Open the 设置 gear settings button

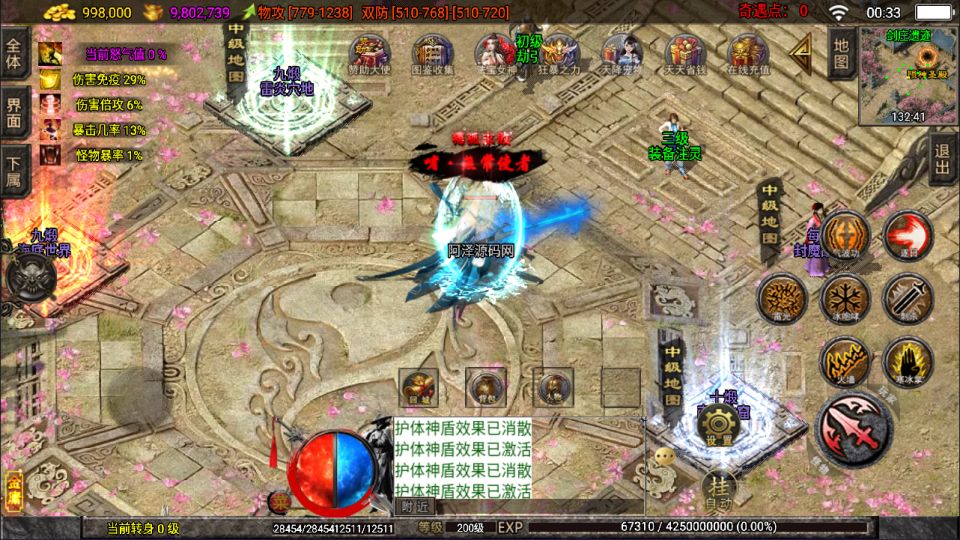coord(718,427)
